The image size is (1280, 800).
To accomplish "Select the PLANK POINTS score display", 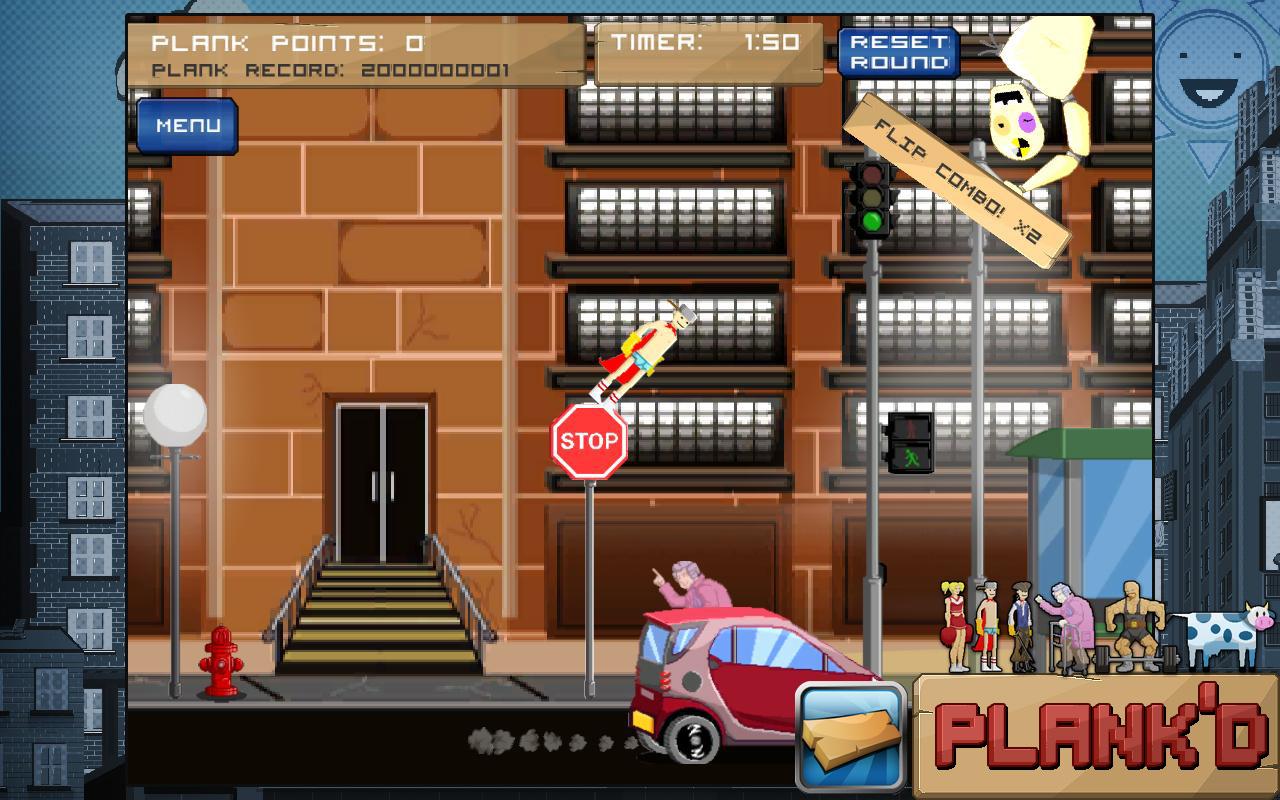I will point(286,42).
